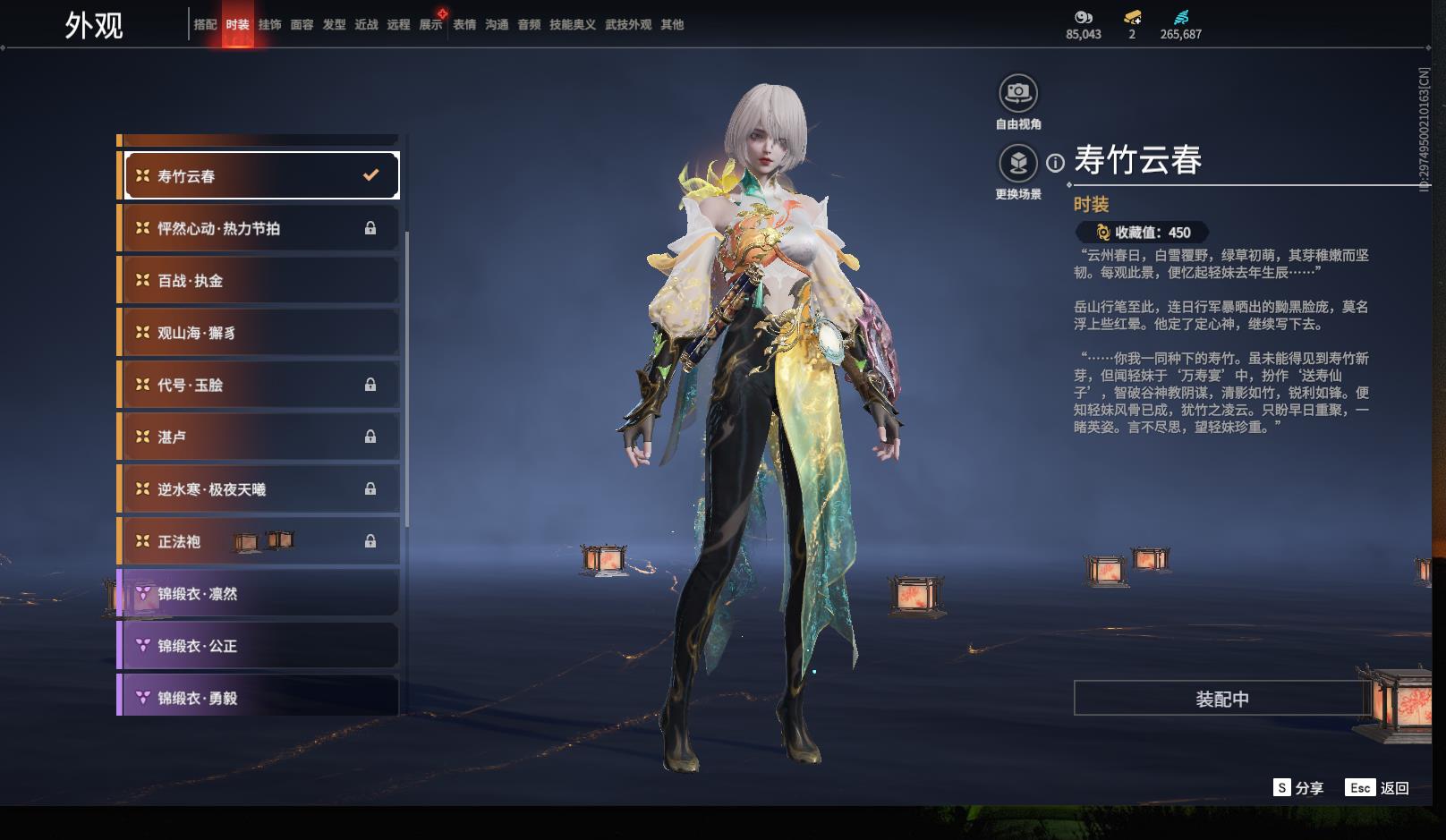Open the 武技外观 tab
Viewport: 1446px width, 840px height.
[x=627, y=25]
